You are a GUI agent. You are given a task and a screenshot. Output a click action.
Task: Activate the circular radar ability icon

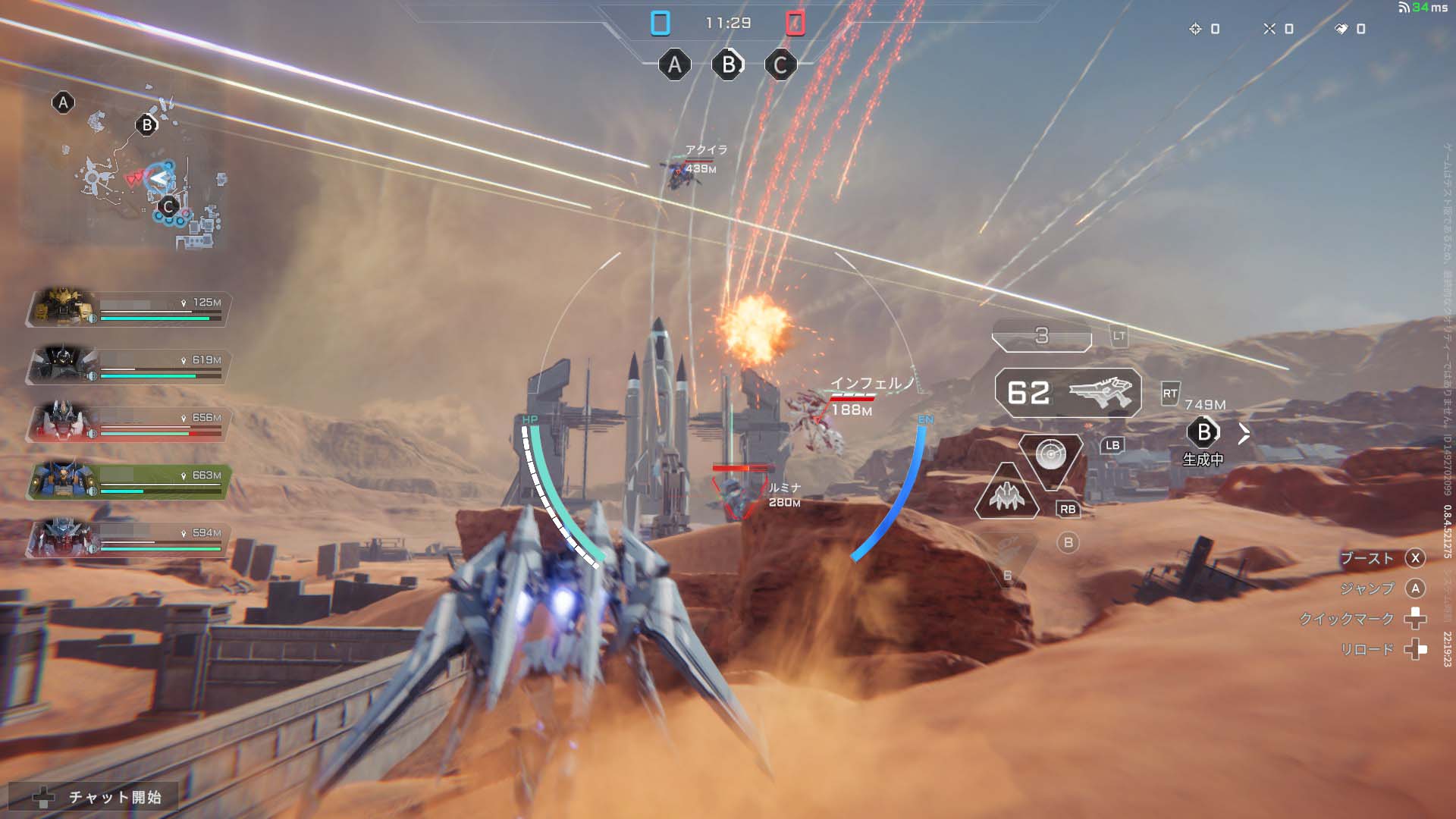(1051, 455)
